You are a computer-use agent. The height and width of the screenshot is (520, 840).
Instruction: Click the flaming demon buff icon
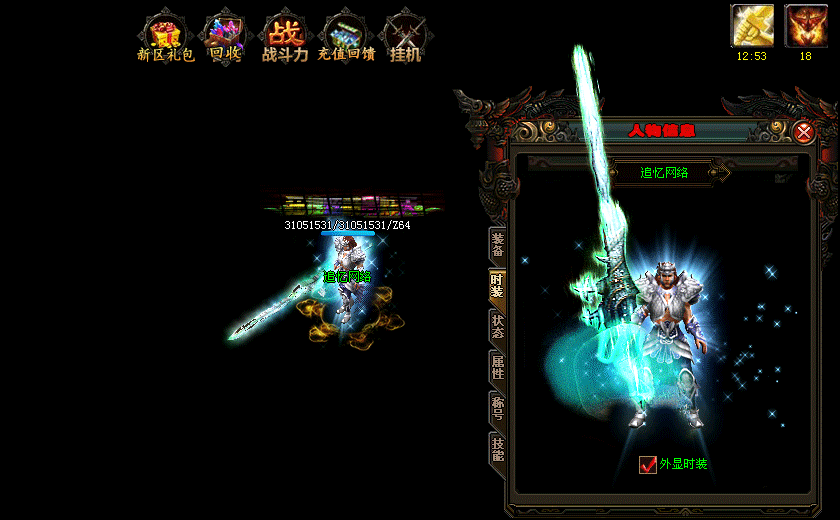805,26
